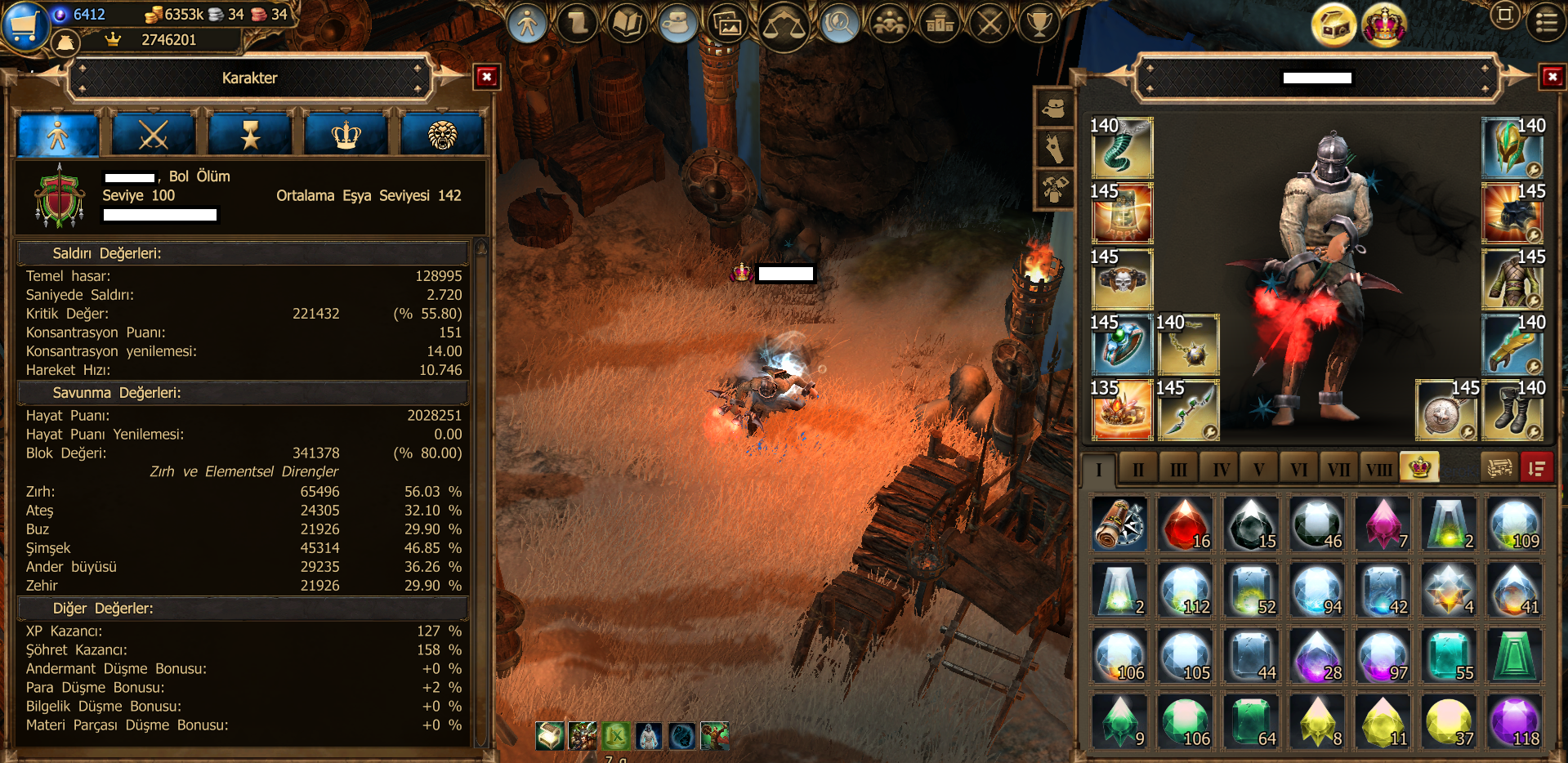Open the trophy achievements icon

pyautogui.click(x=1039, y=24)
